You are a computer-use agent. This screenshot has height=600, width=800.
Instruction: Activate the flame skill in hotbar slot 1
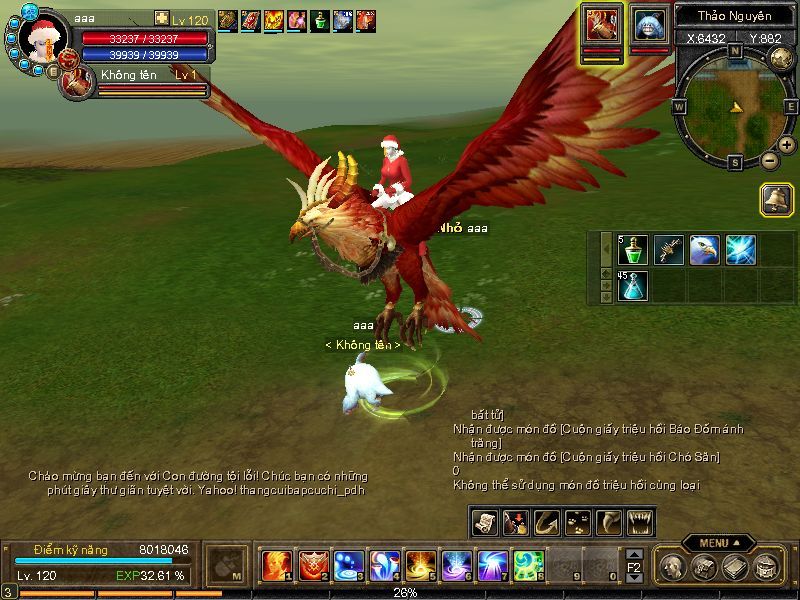coord(276,566)
